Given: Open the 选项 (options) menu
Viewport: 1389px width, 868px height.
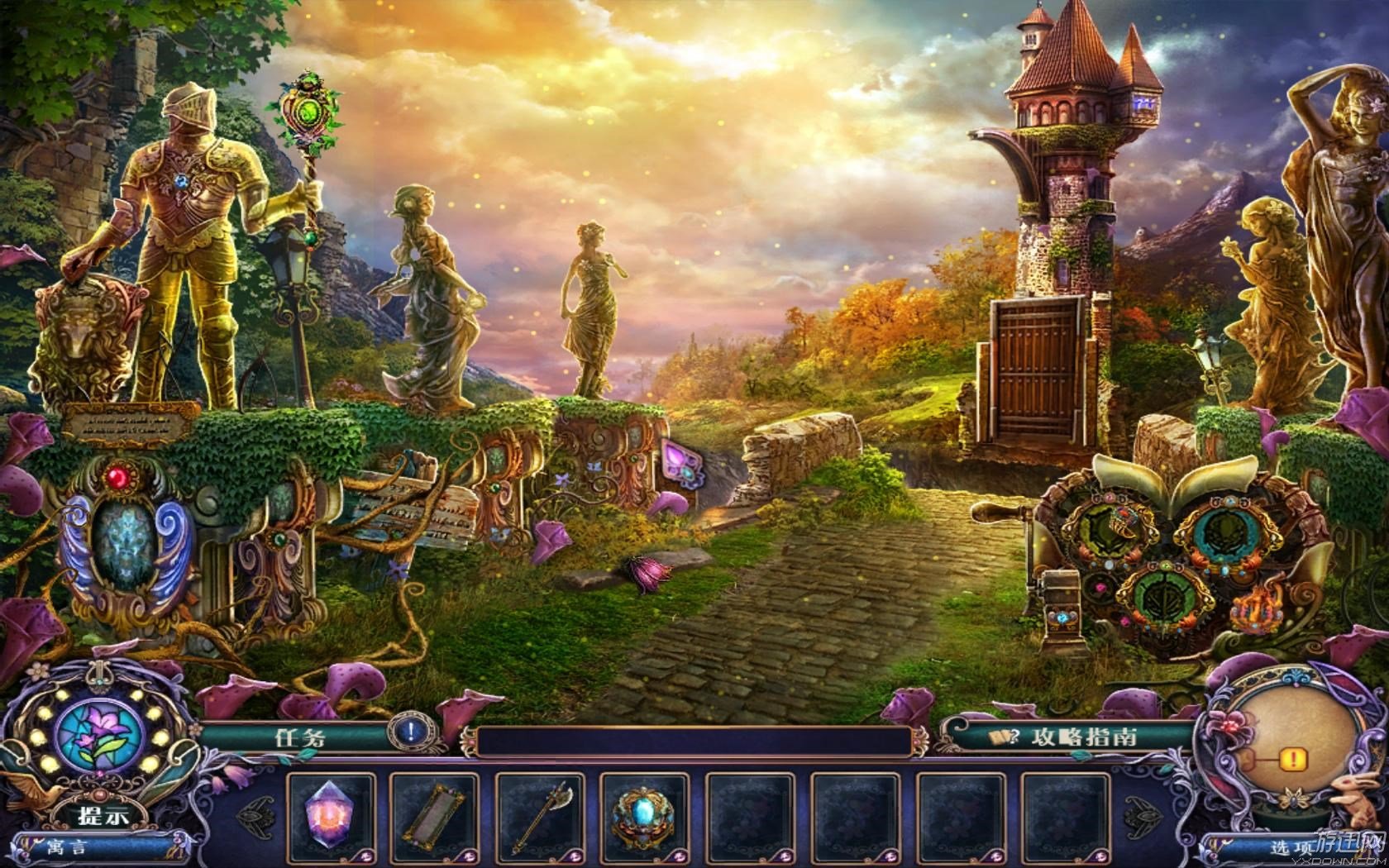Looking at the screenshot, I should [1292, 848].
